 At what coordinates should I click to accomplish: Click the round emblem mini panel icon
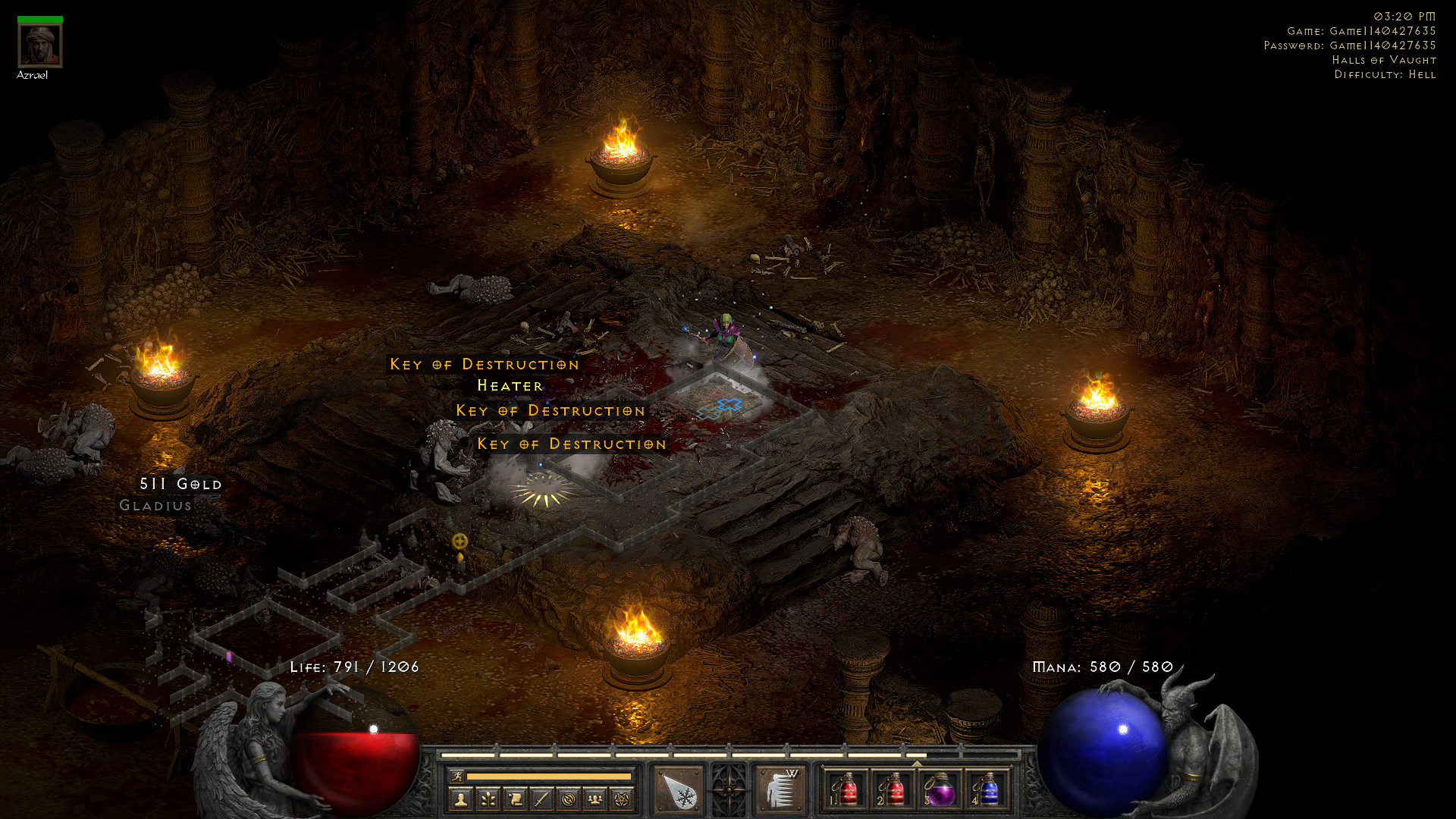click(568, 799)
